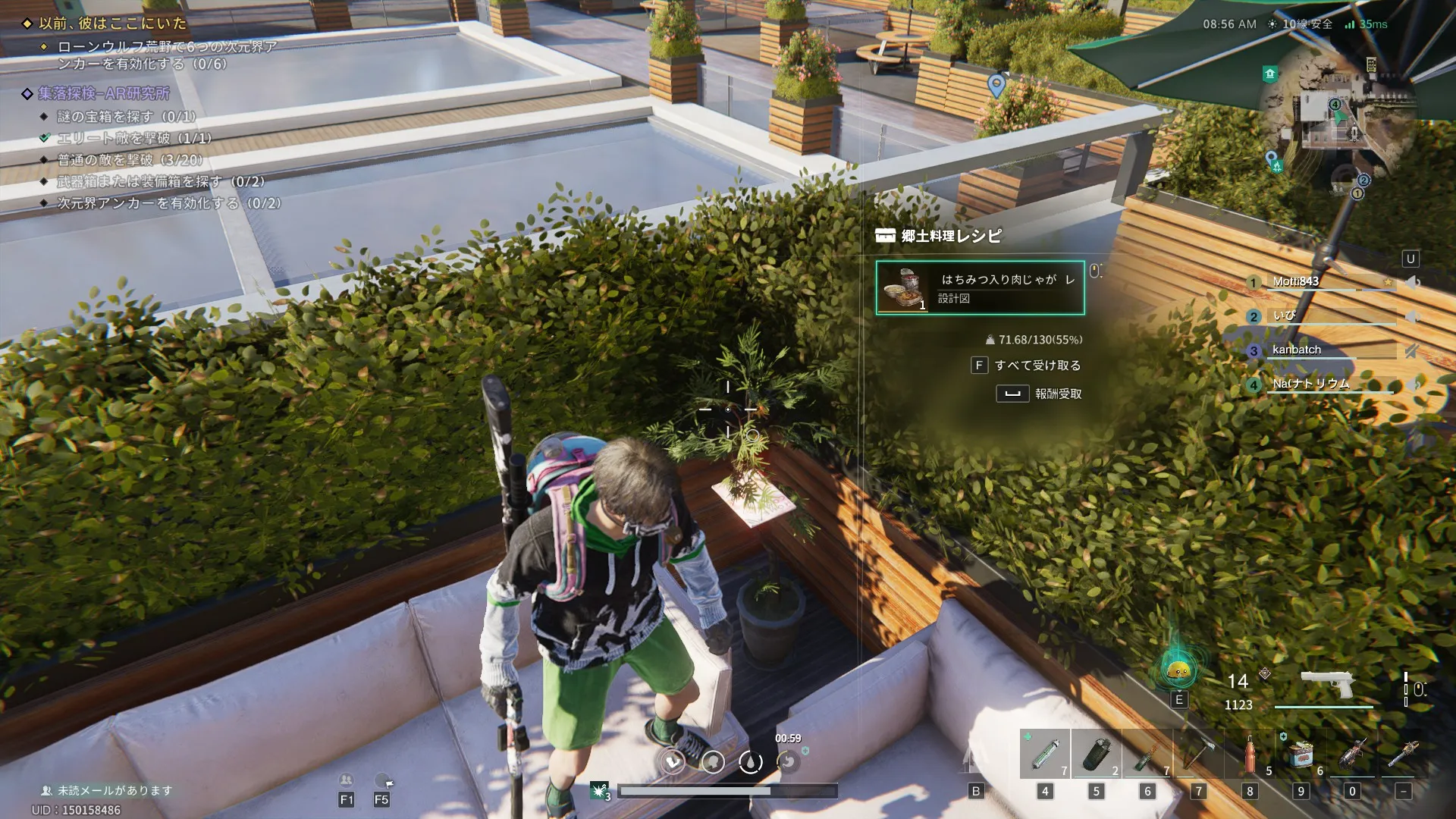1456x819 pixels.
Task: Use the orange drink bottle slot
Action: pos(1250,754)
